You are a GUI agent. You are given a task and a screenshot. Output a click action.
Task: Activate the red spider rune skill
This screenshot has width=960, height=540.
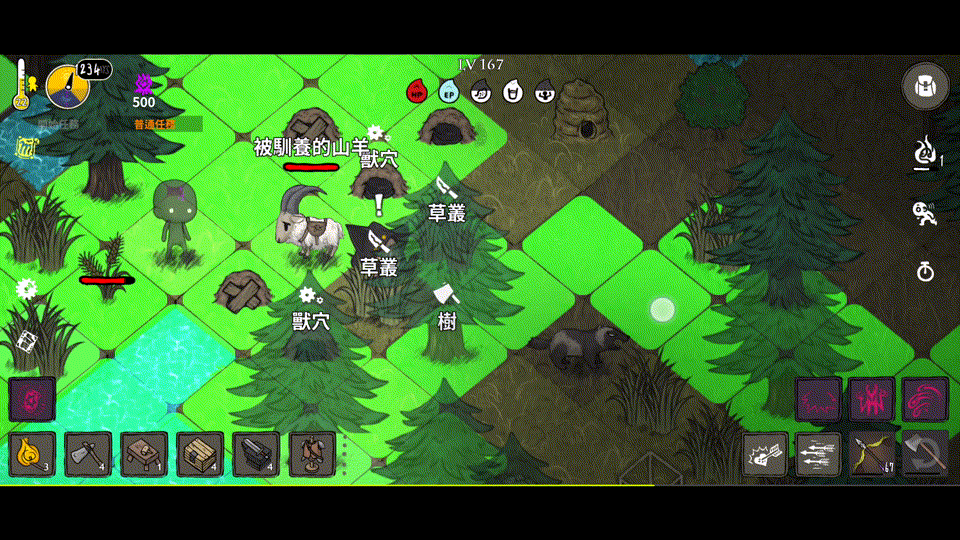(x=871, y=400)
